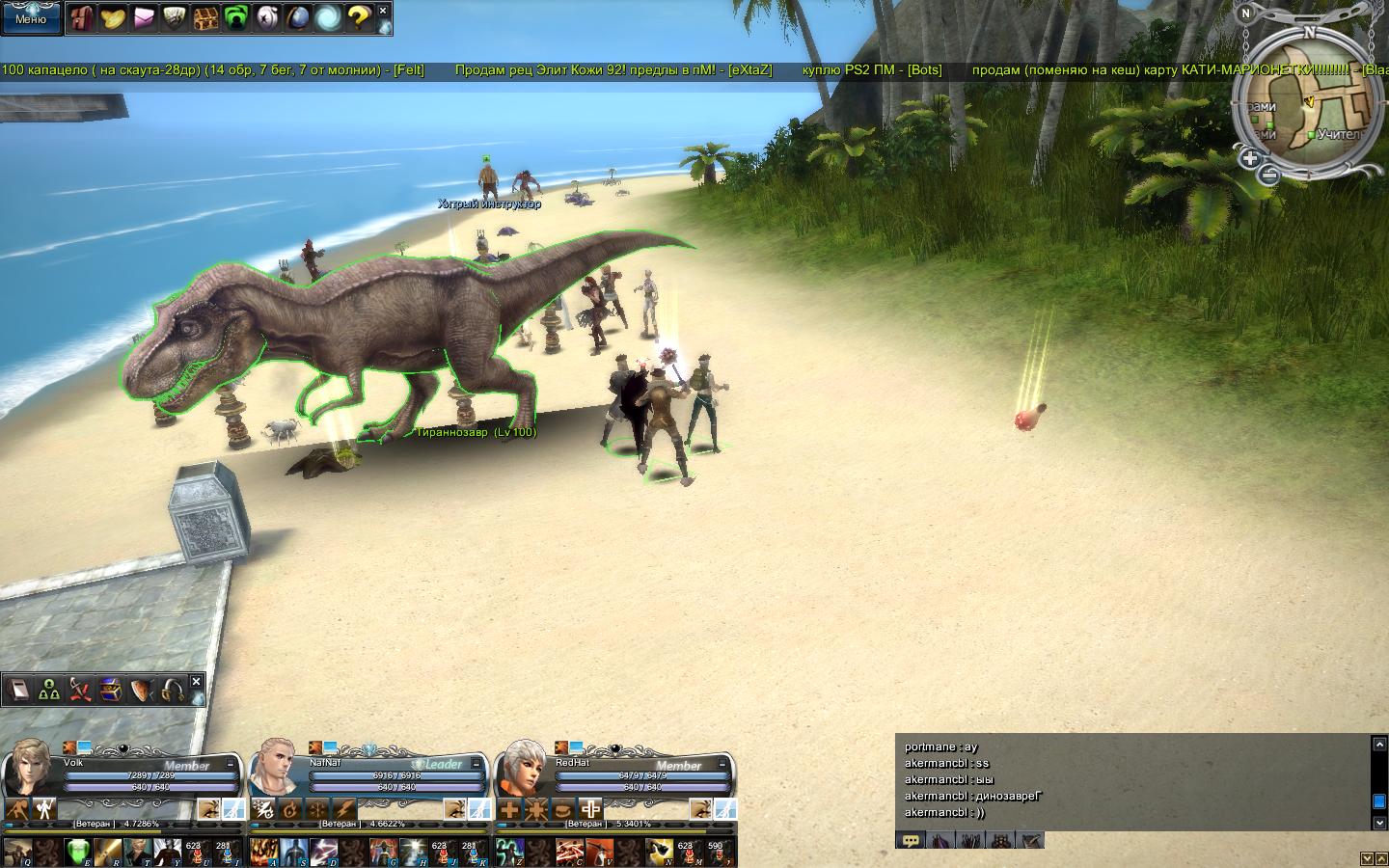Close the top icon toolbar
1389x868 pixels.
pos(383,11)
